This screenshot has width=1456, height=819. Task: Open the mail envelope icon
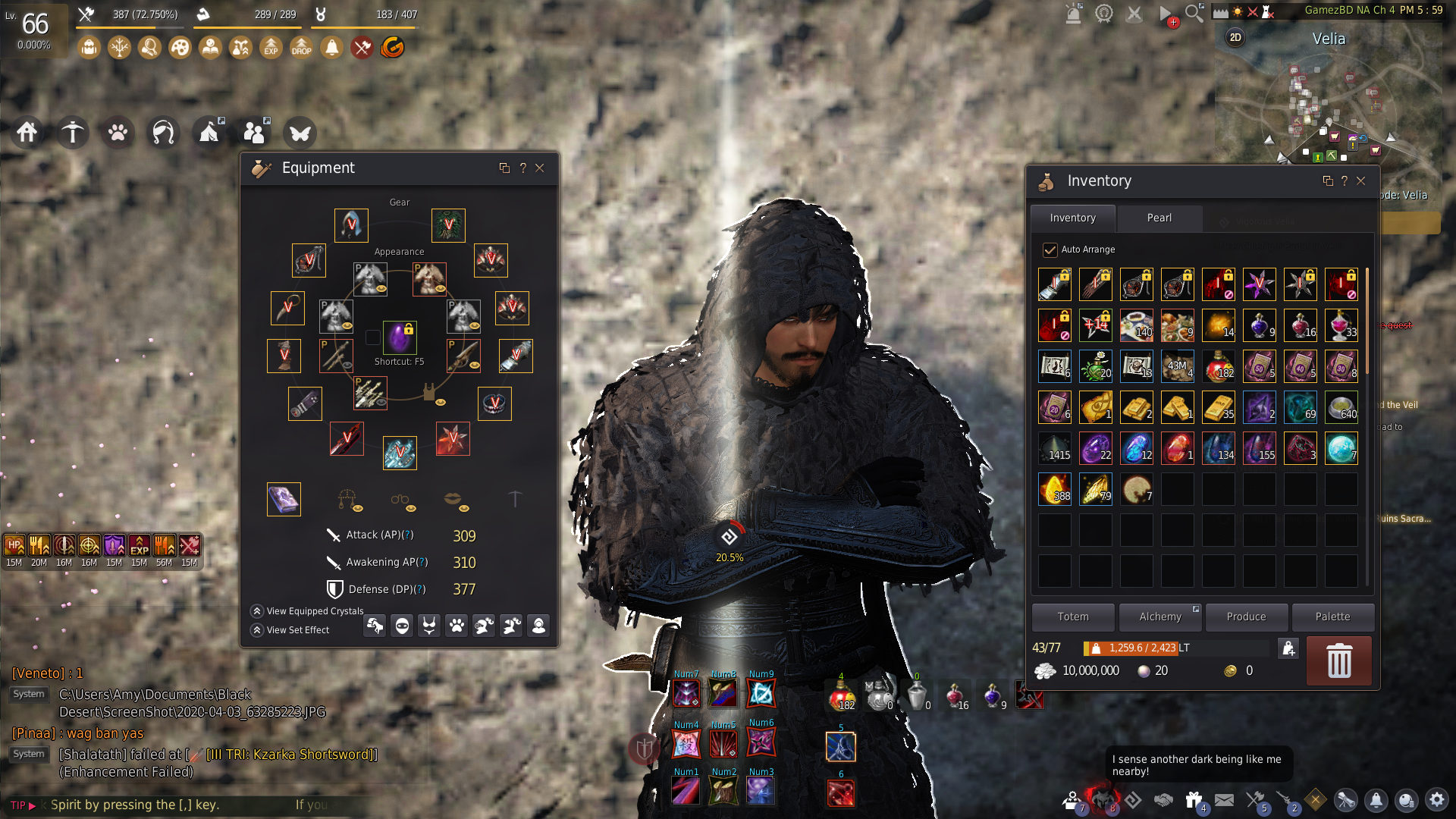(1224, 800)
